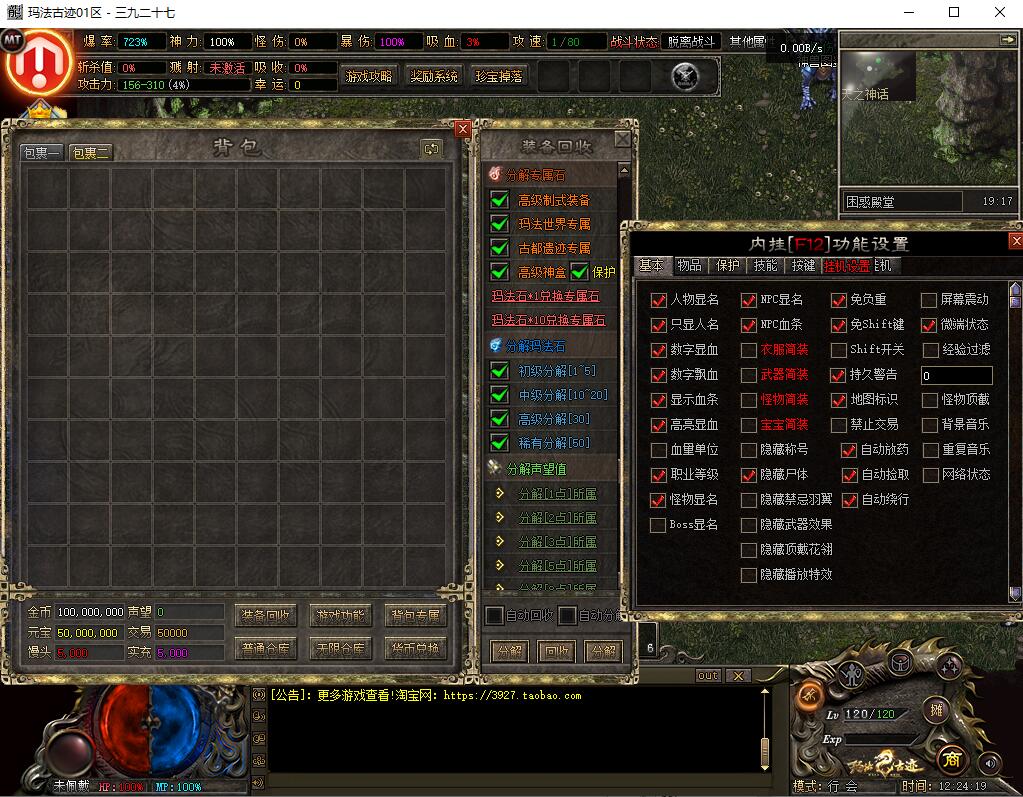Turn off the 自动拾取 checkbox
The height and width of the screenshot is (797, 1023).
(850, 475)
